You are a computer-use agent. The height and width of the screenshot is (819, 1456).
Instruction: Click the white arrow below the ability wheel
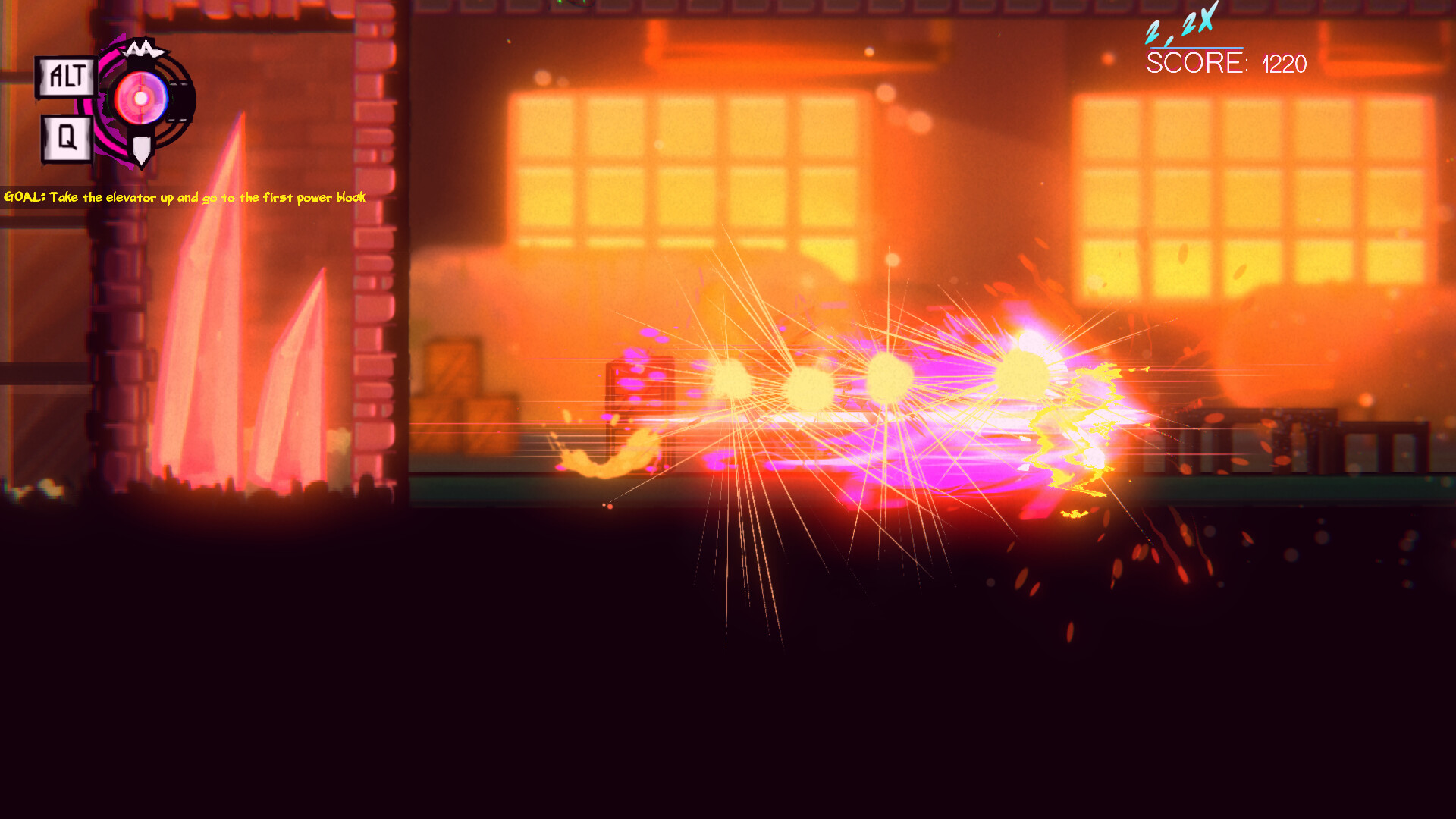pos(141,149)
